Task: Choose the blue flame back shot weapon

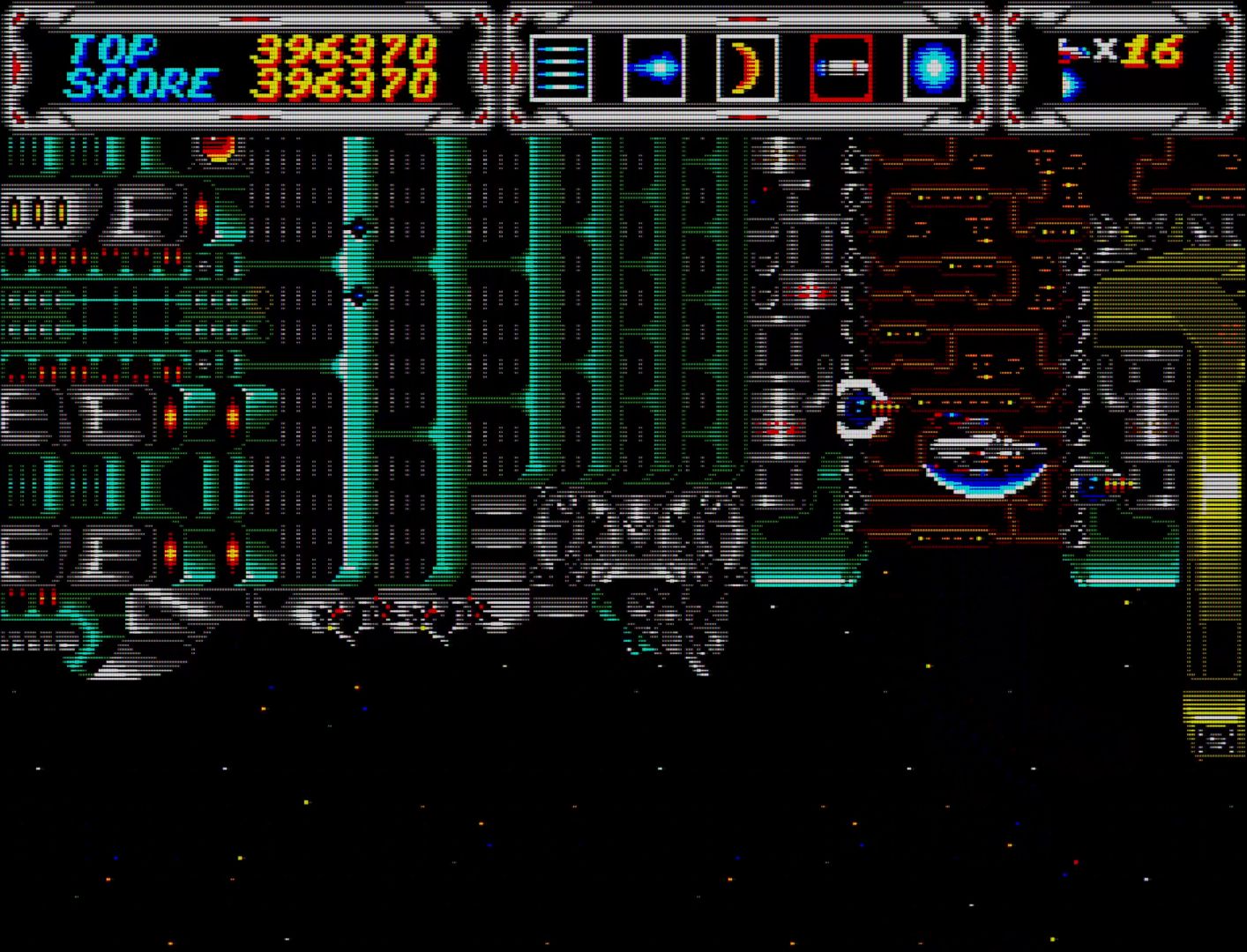Action: 654,68
